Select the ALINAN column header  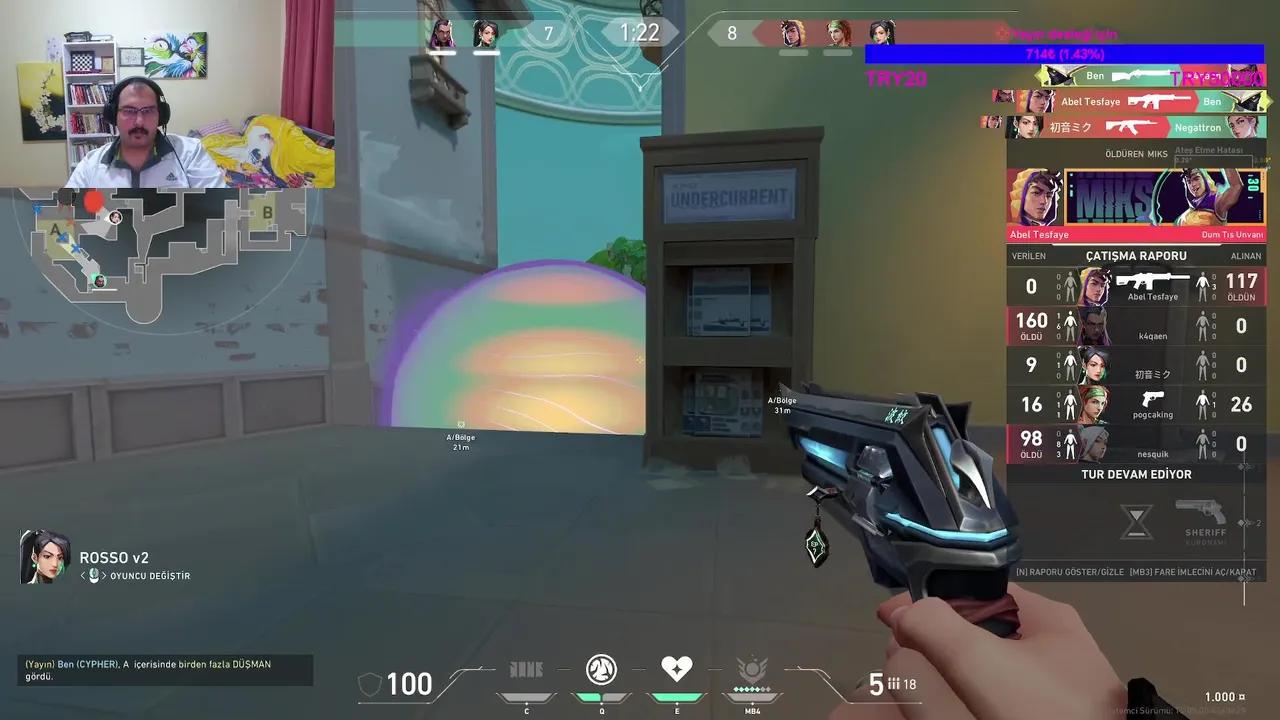point(1244,255)
